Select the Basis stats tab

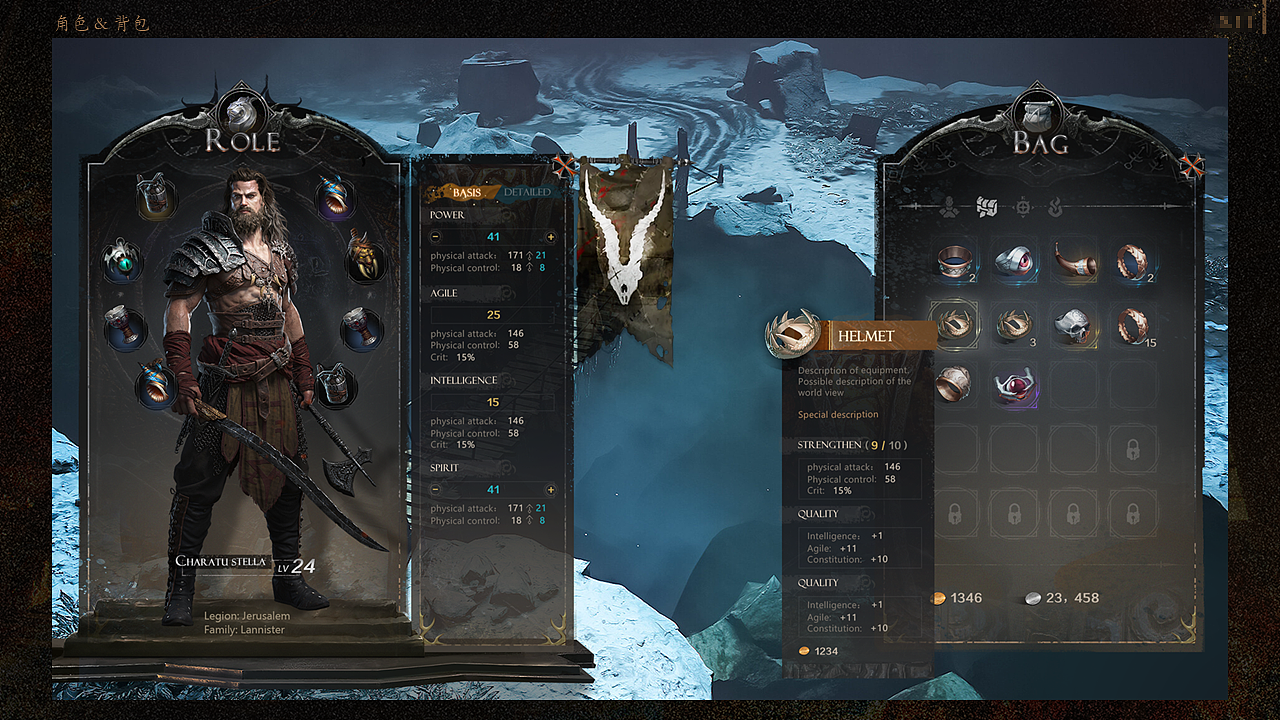[x=466, y=192]
